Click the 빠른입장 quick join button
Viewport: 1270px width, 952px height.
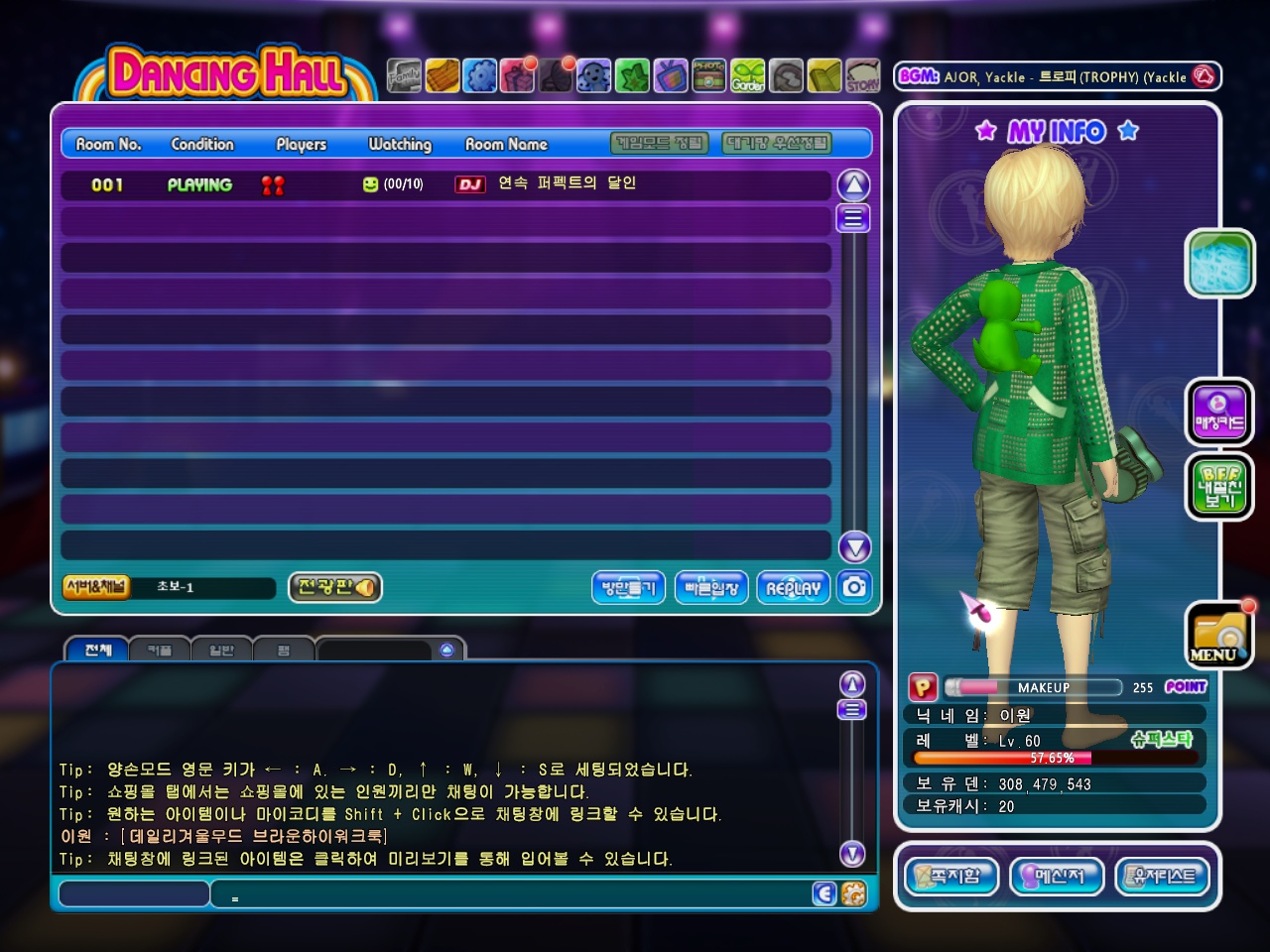point(711,588)
